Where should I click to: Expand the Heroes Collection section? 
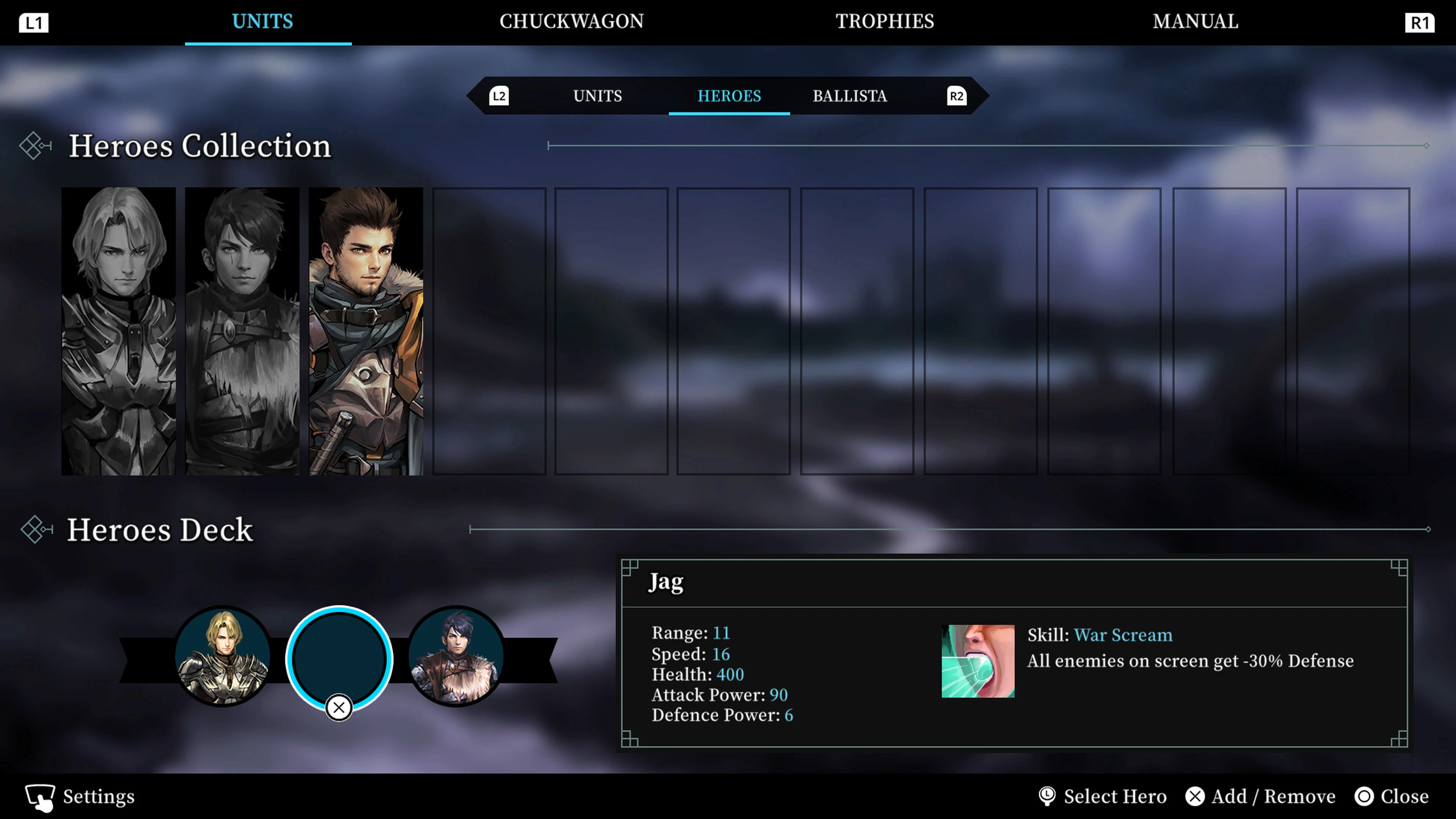(200, 146)
